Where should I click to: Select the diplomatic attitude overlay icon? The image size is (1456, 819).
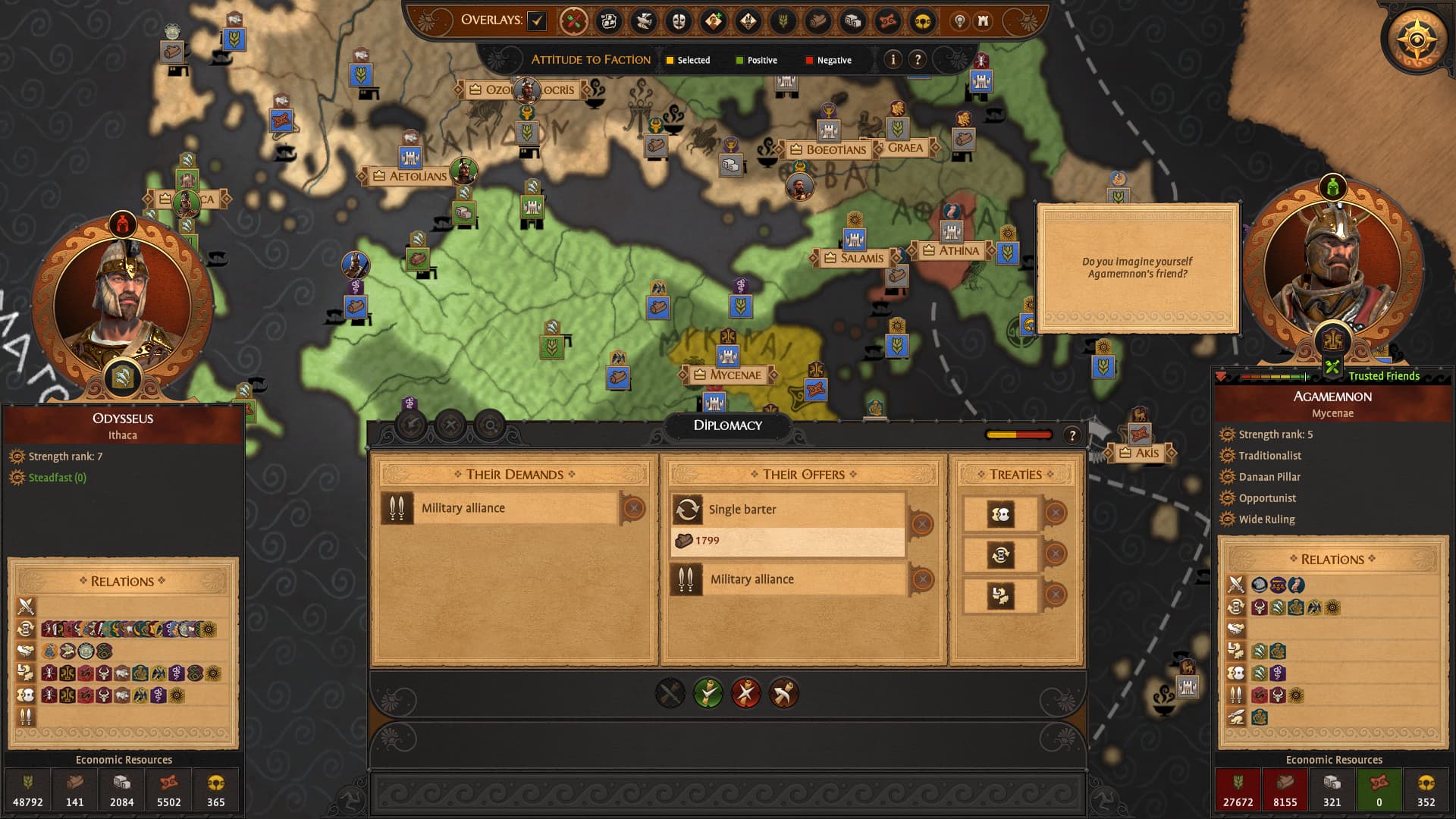574,21
